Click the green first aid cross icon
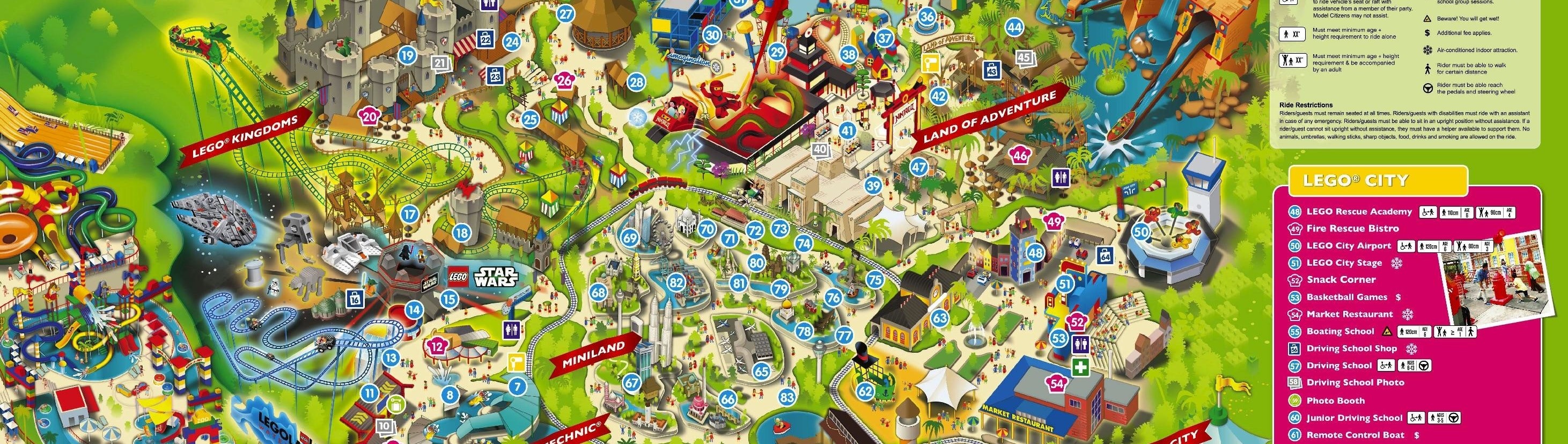Screen dimensions: 1568x444 click(1080, 368)
